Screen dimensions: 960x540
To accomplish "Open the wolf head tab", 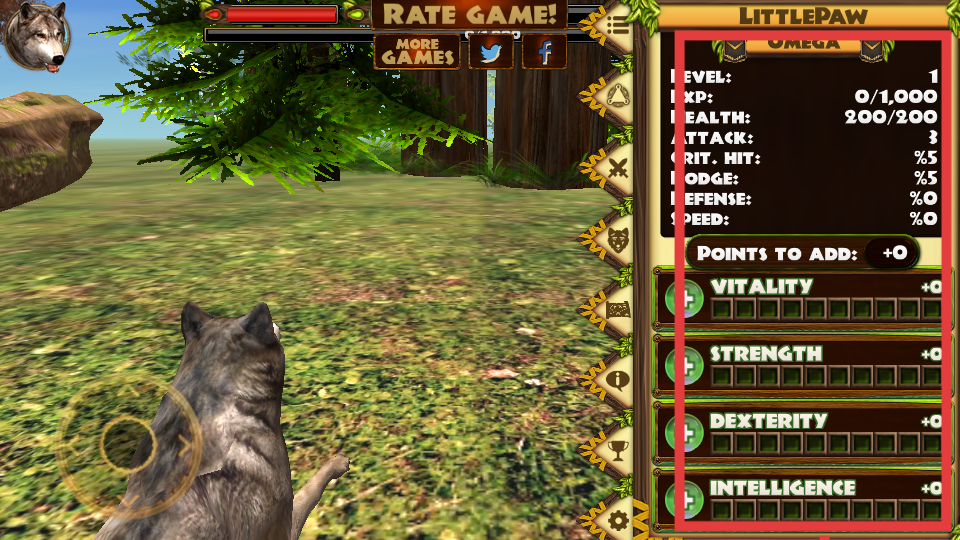I will click(x=618, y=238).
